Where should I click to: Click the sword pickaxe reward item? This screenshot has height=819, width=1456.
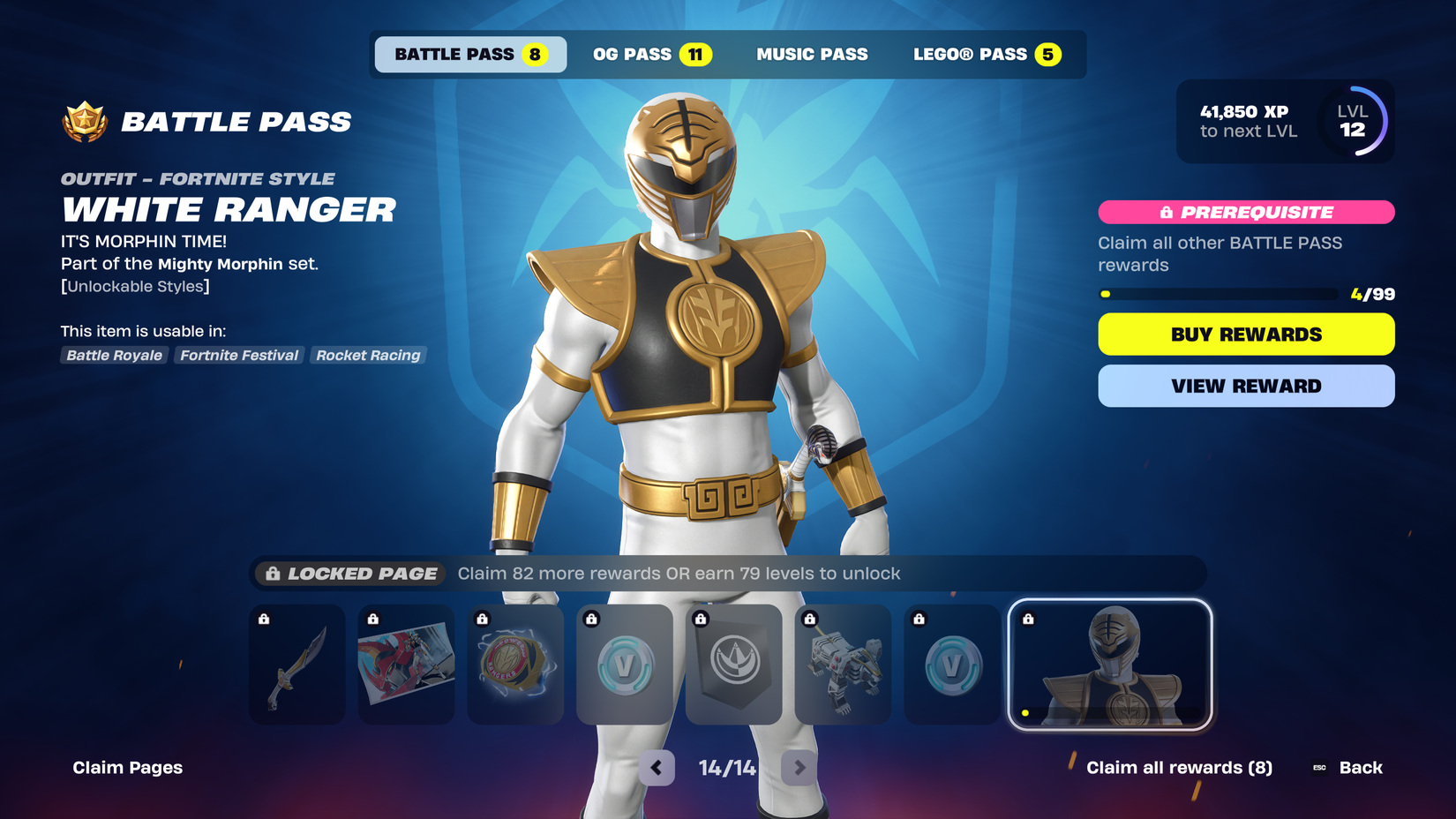[296, 665]
